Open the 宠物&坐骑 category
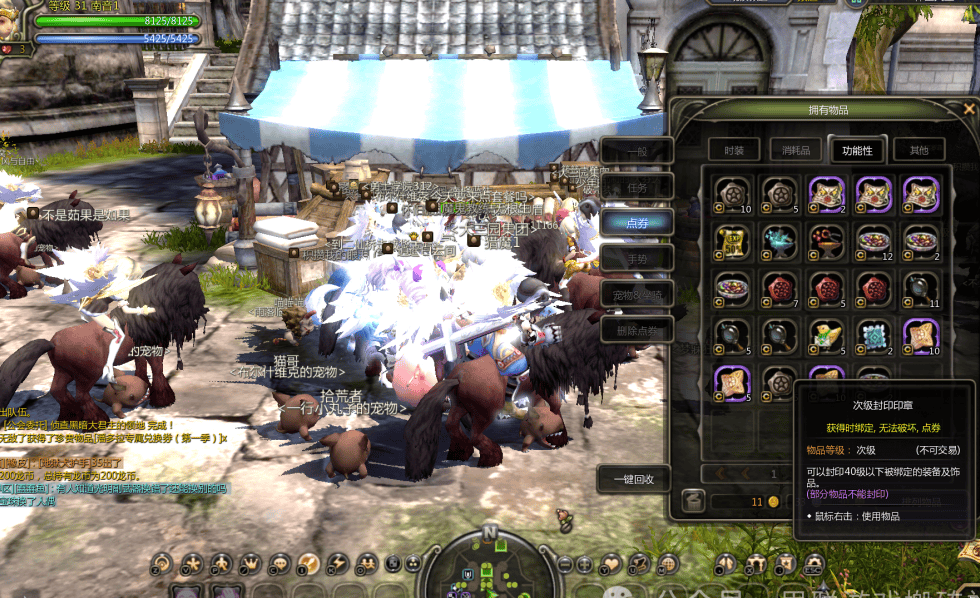Screen dimensions: 980x598 click(636, 294)
